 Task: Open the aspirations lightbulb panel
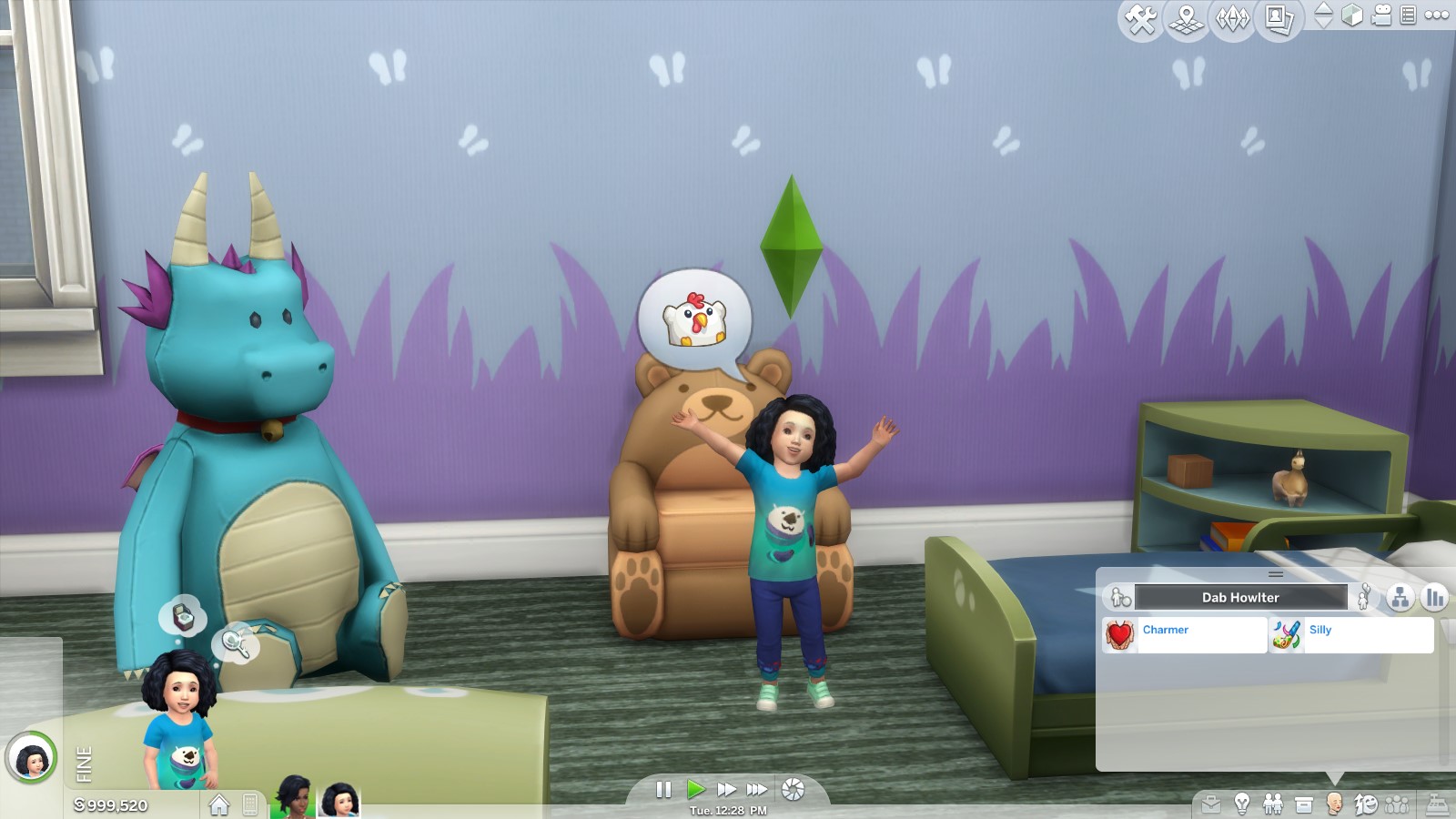(x=1243, y=804)
